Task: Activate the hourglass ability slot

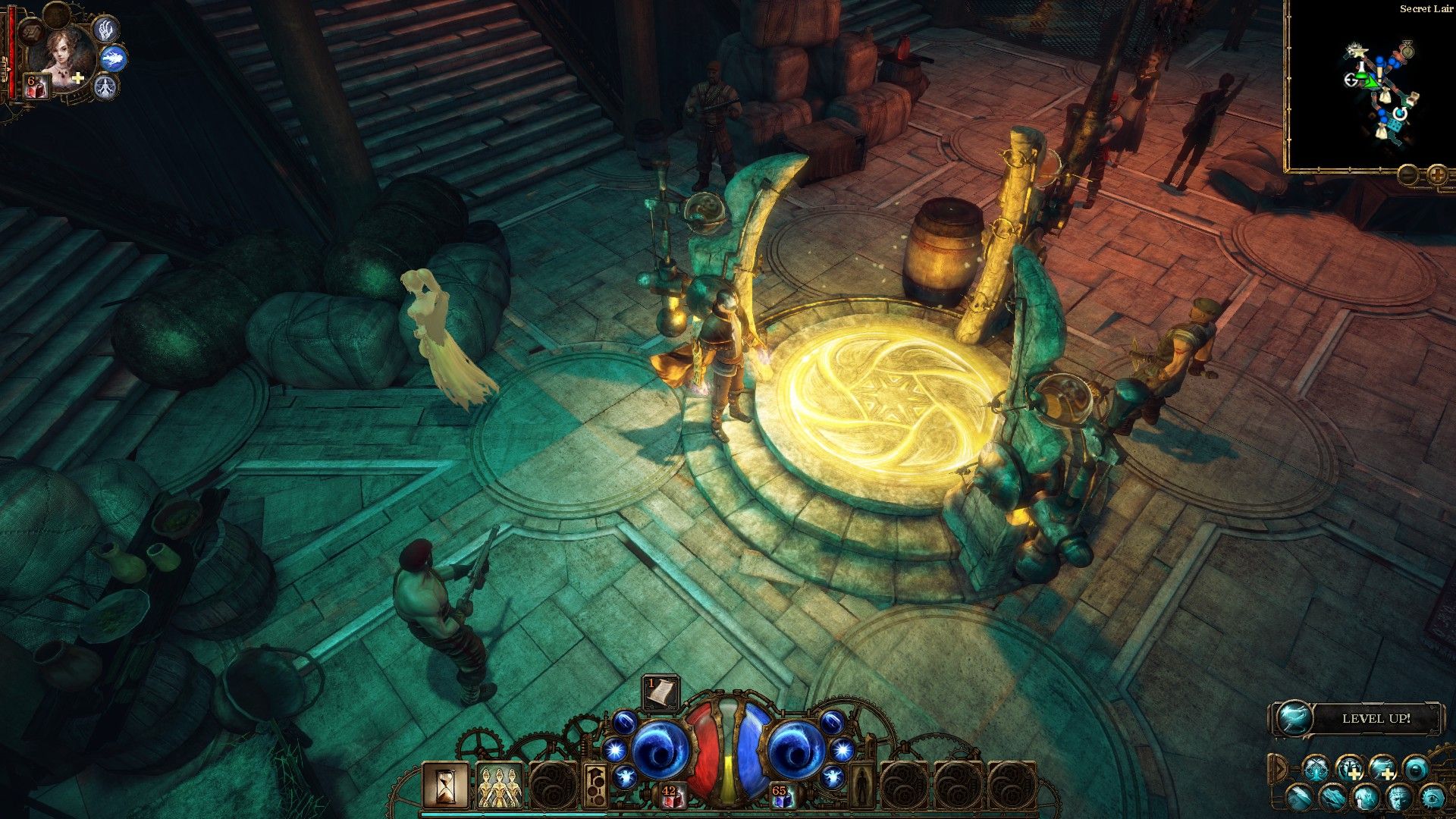Action: 444,785
